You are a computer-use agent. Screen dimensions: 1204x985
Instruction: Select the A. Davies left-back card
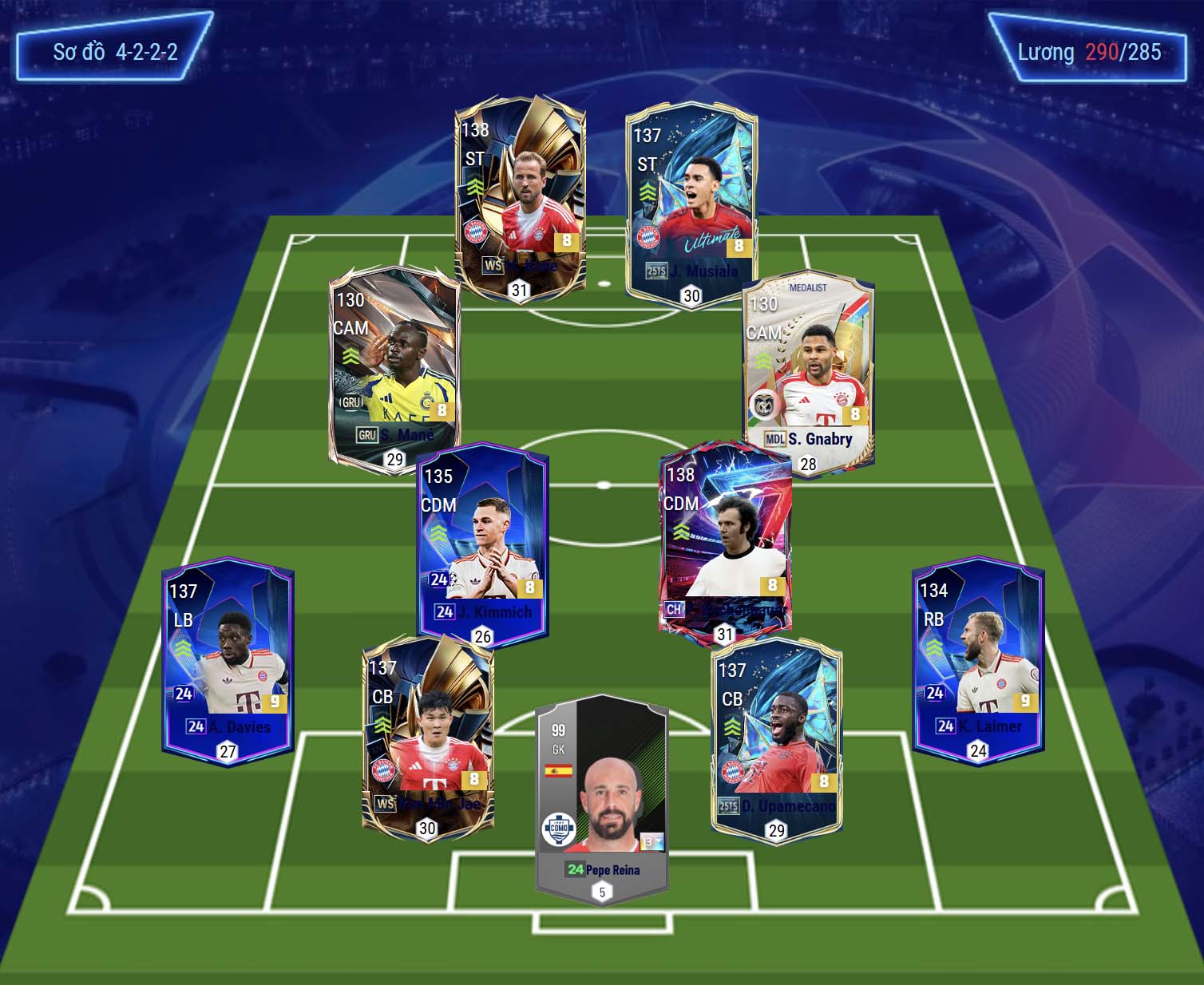click(228, 659)
